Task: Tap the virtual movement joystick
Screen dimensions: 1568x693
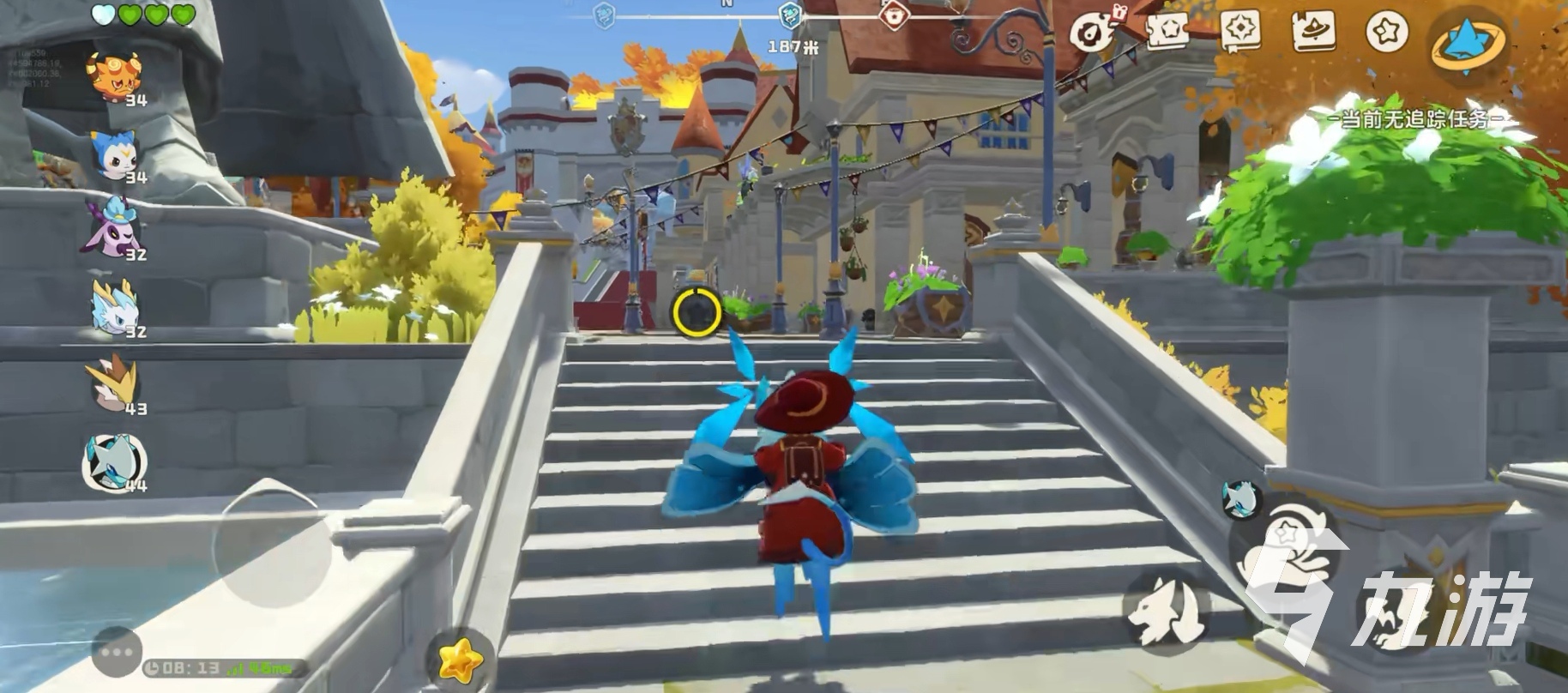Action: (x=271, y=544)
